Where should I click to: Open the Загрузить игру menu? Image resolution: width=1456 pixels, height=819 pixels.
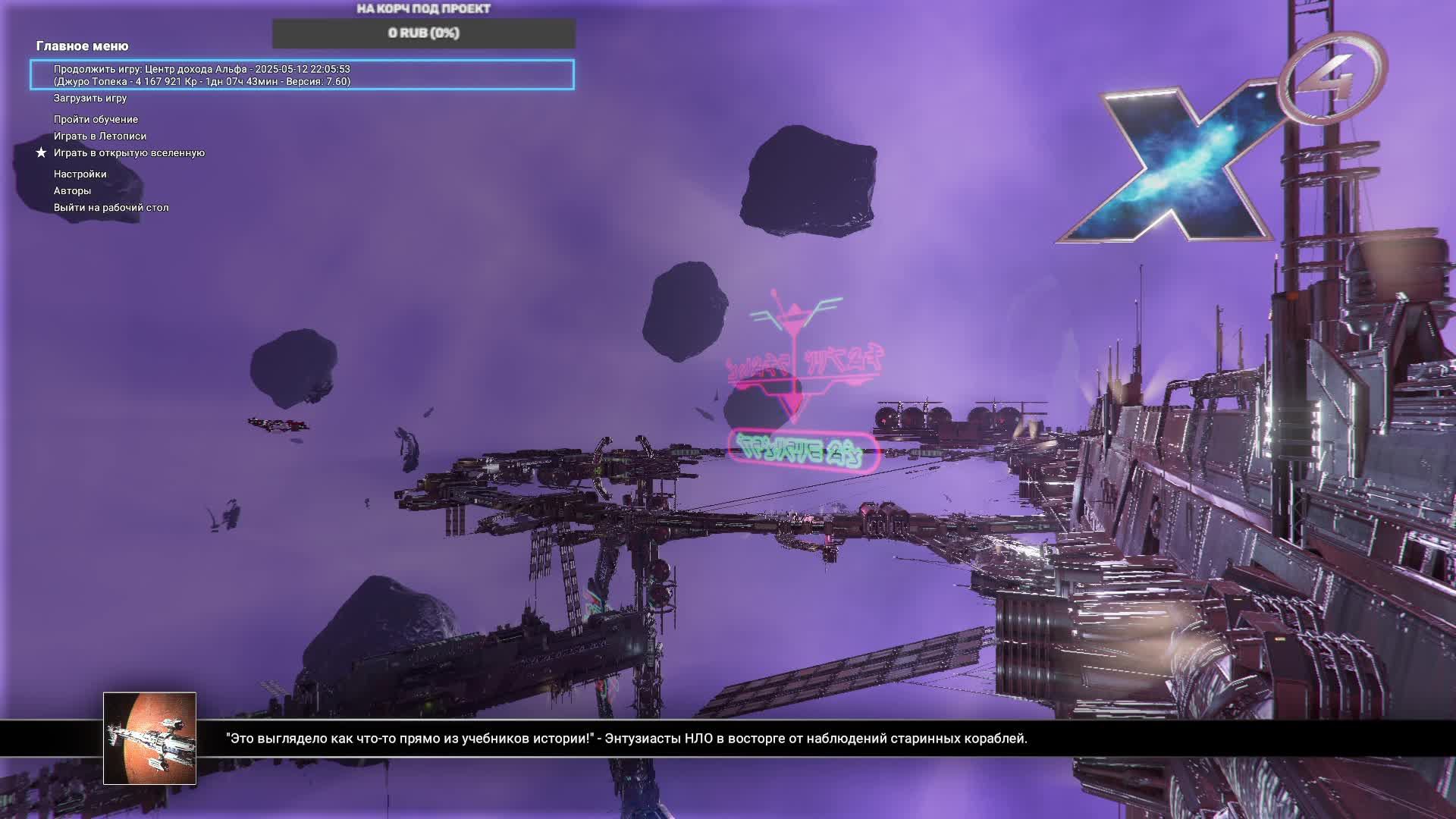[x=90, y=99]
